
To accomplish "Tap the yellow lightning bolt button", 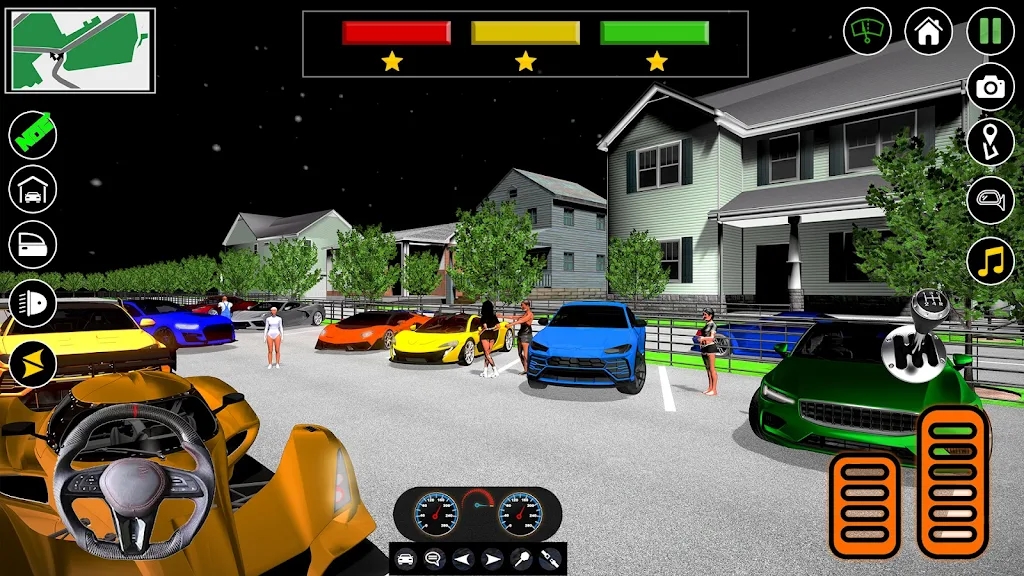I will pos(33,364).
